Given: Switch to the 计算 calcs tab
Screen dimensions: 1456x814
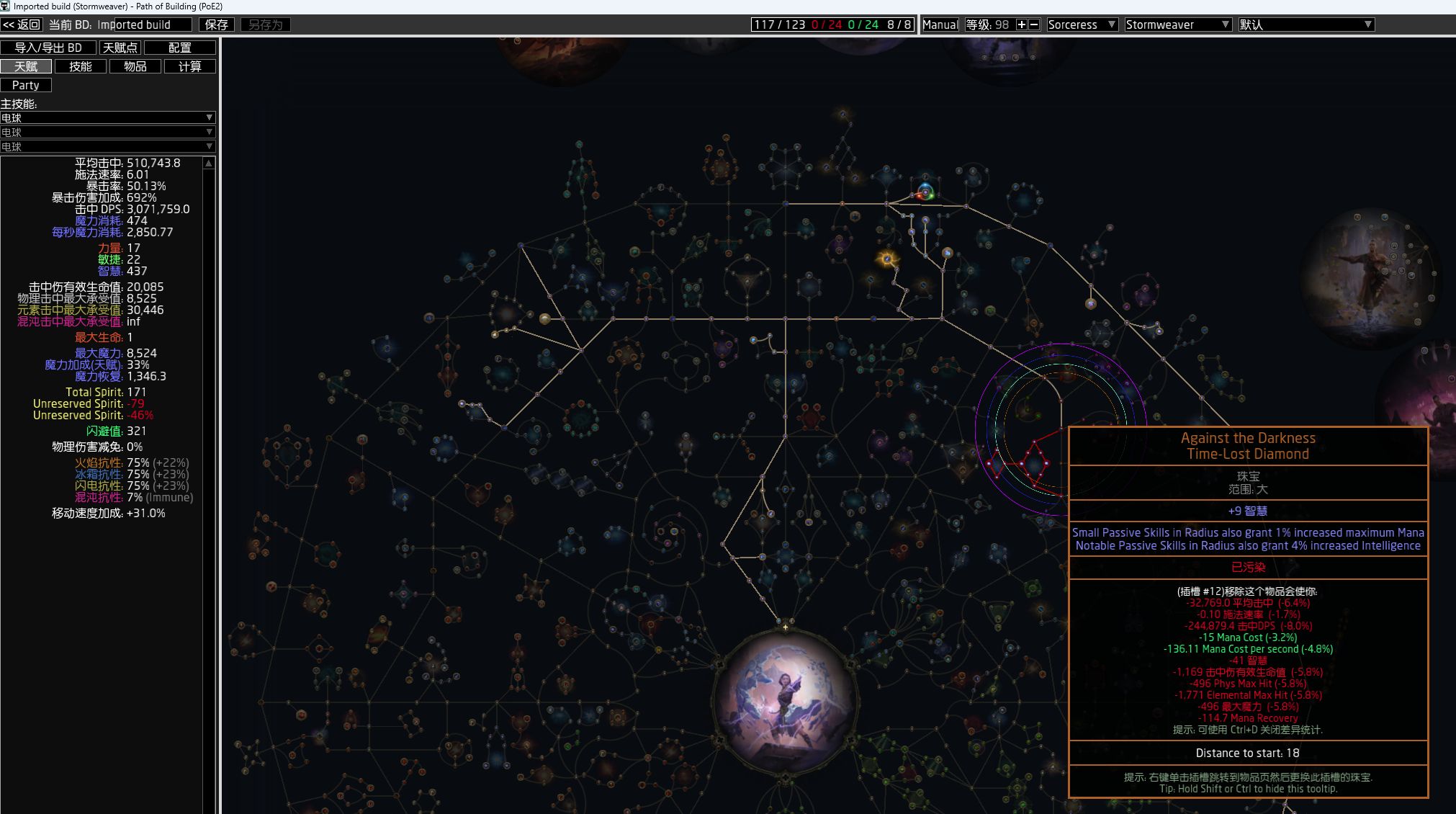Looking at the screenshot, I should (x=189, y=66).
